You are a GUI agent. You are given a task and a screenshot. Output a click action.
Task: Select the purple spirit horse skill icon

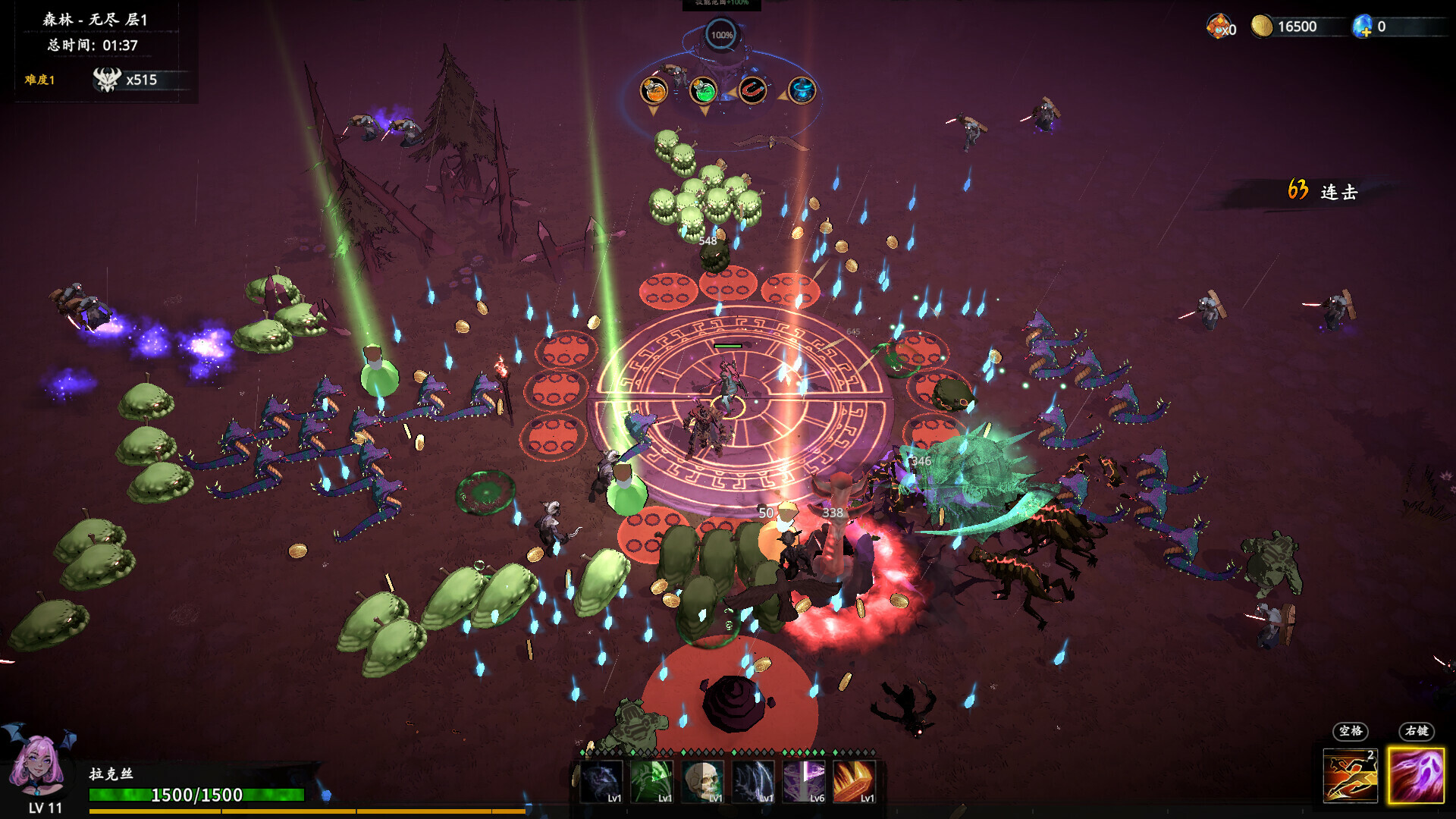(599, 781)
